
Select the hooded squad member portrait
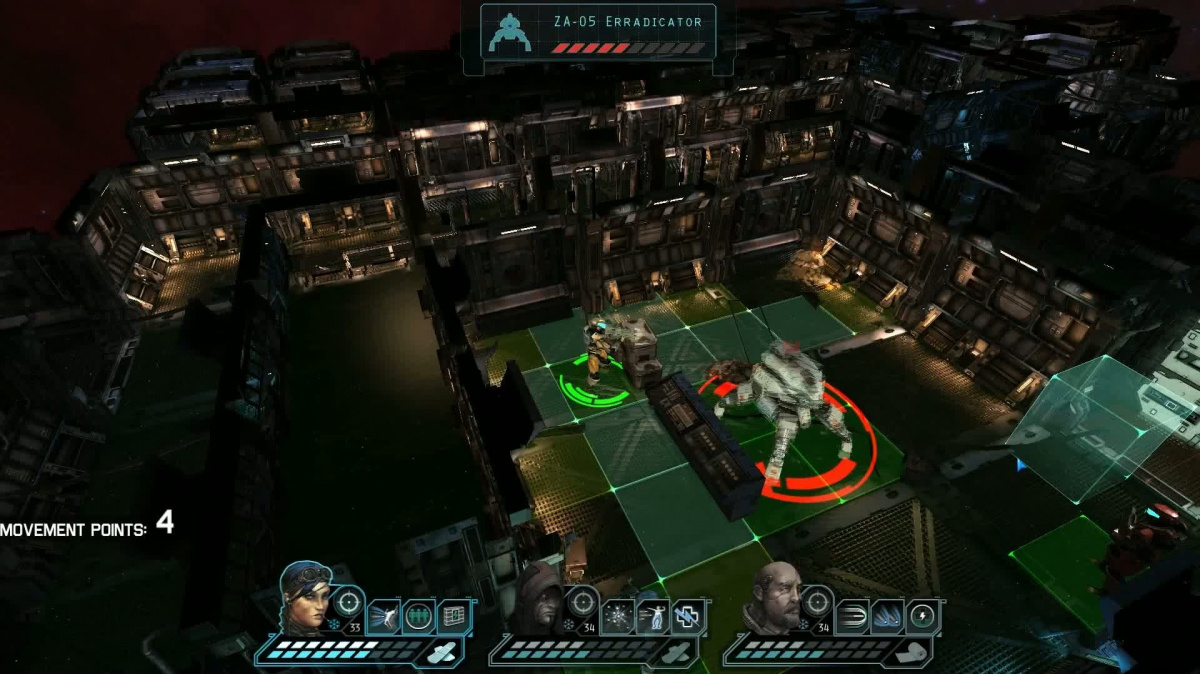coord(539,600)
